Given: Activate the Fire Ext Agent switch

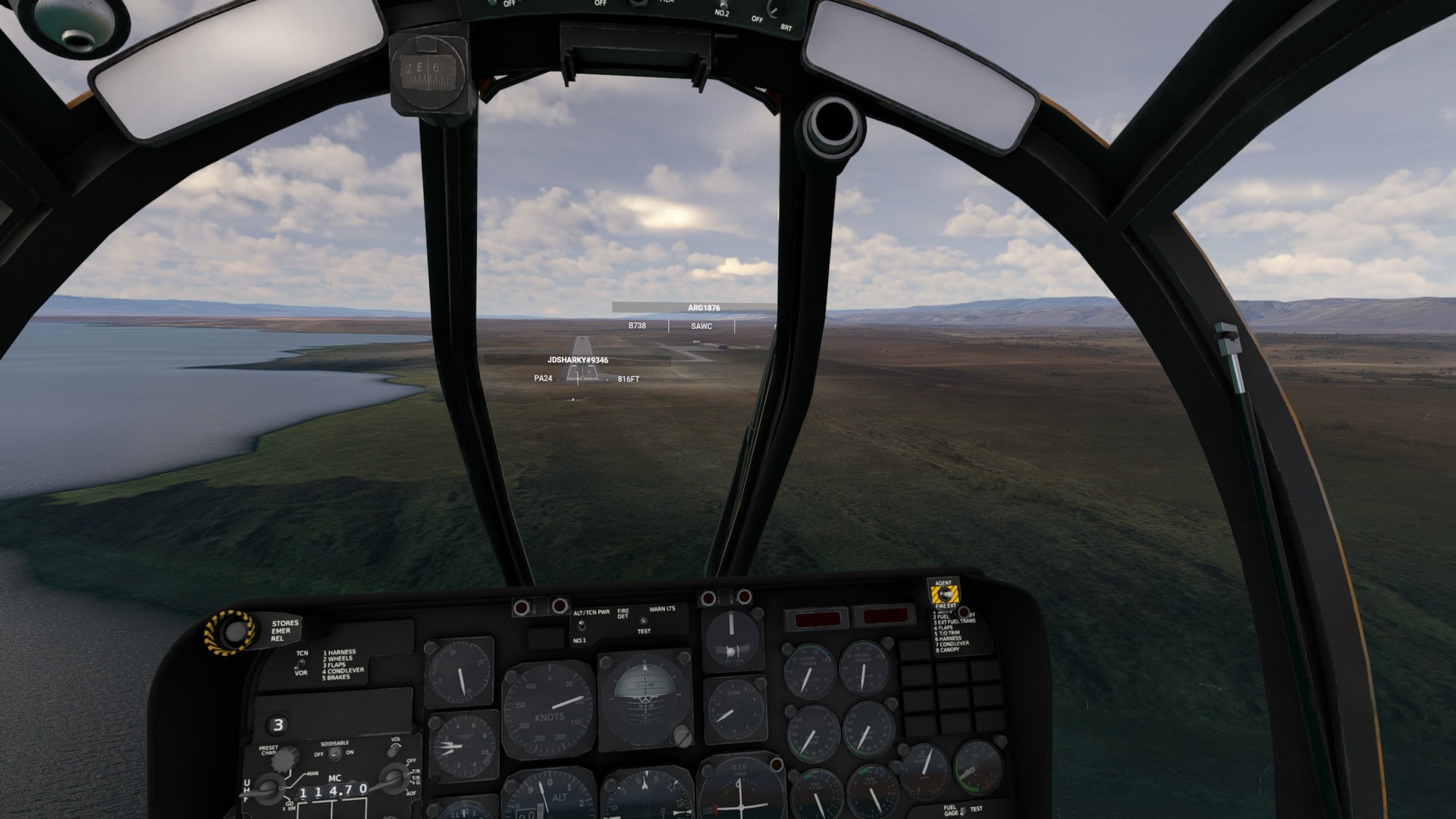Looking at the screenshot, I should pos(943,595).
